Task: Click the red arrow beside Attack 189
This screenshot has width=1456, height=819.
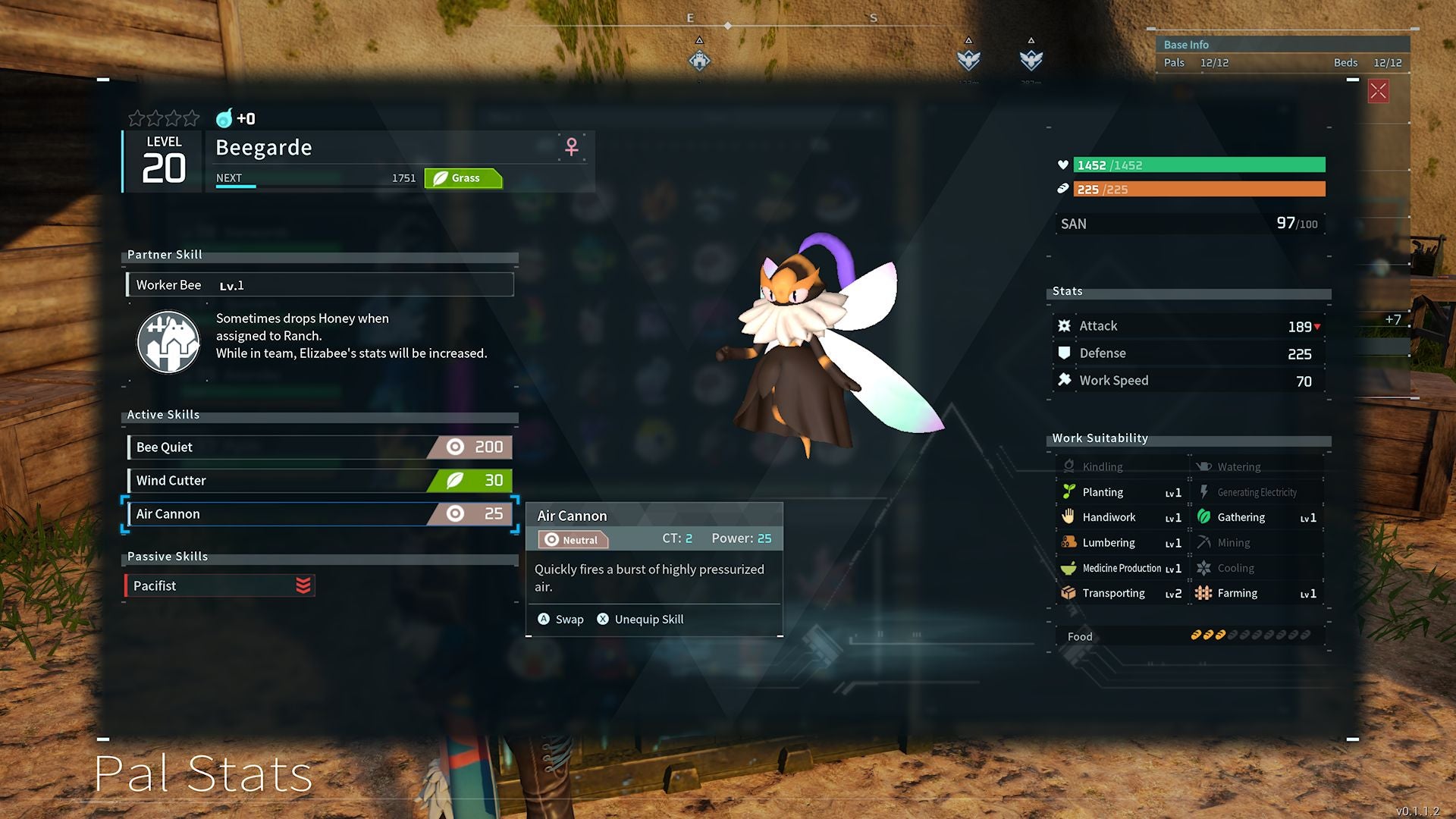Action: pos(1317,326)
